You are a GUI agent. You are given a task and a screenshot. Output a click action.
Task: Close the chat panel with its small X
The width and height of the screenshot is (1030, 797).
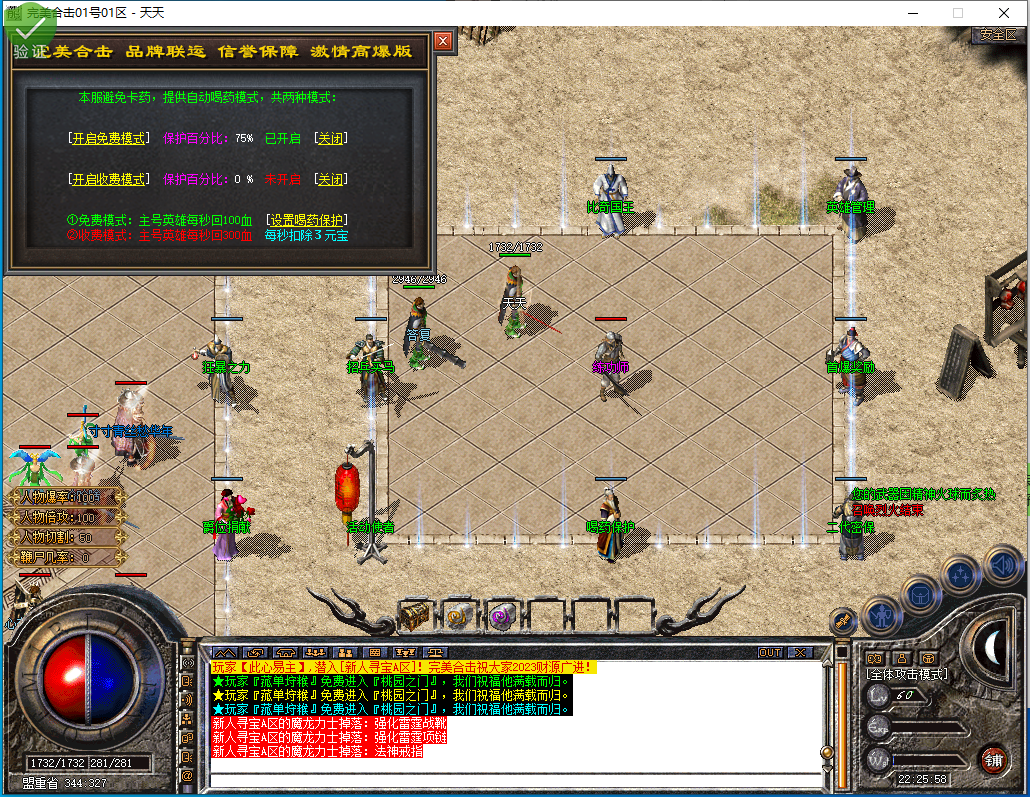coord(800,652)
